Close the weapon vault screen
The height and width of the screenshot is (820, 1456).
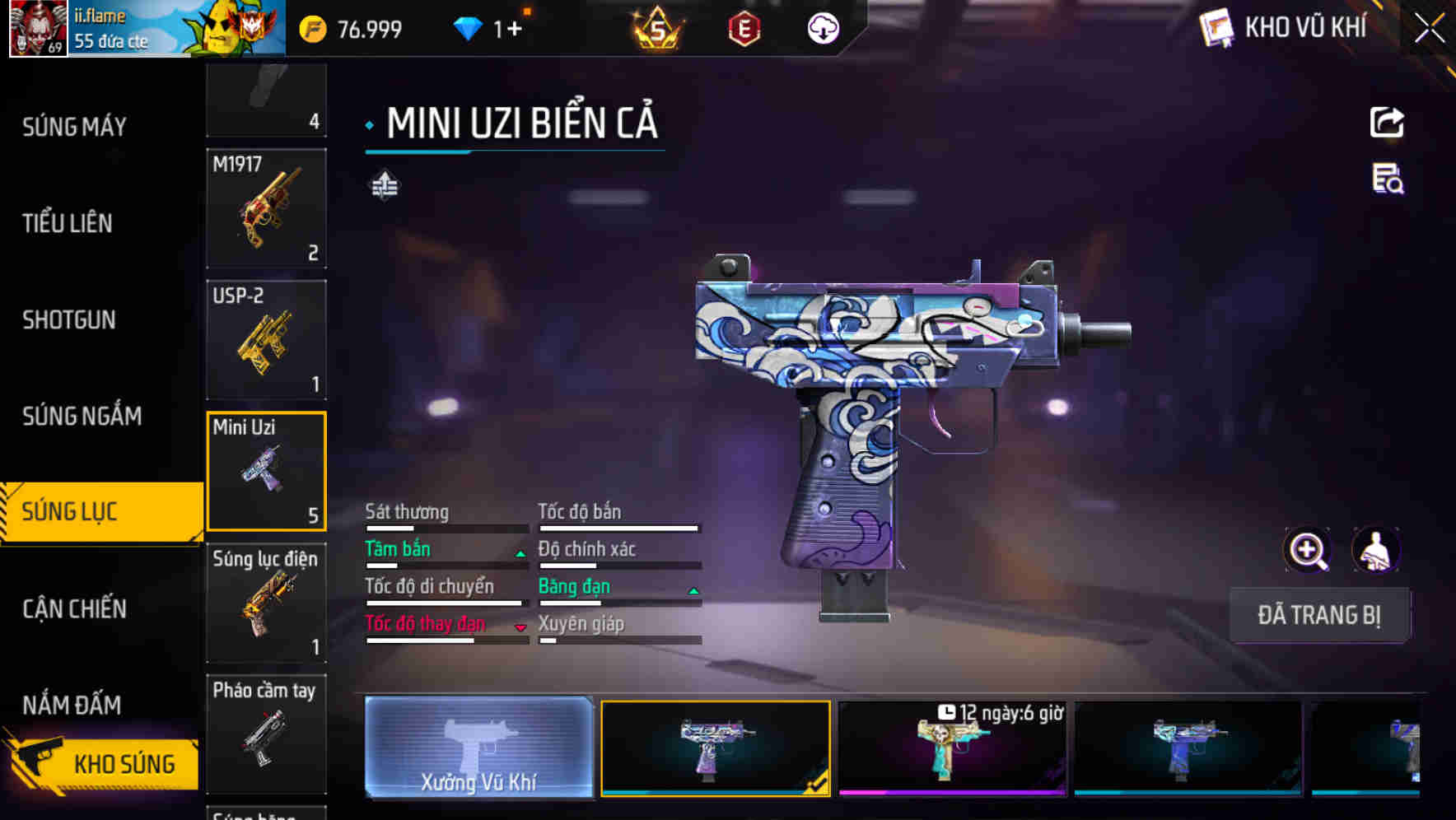pyautogui.click(x=1429, y=29)
